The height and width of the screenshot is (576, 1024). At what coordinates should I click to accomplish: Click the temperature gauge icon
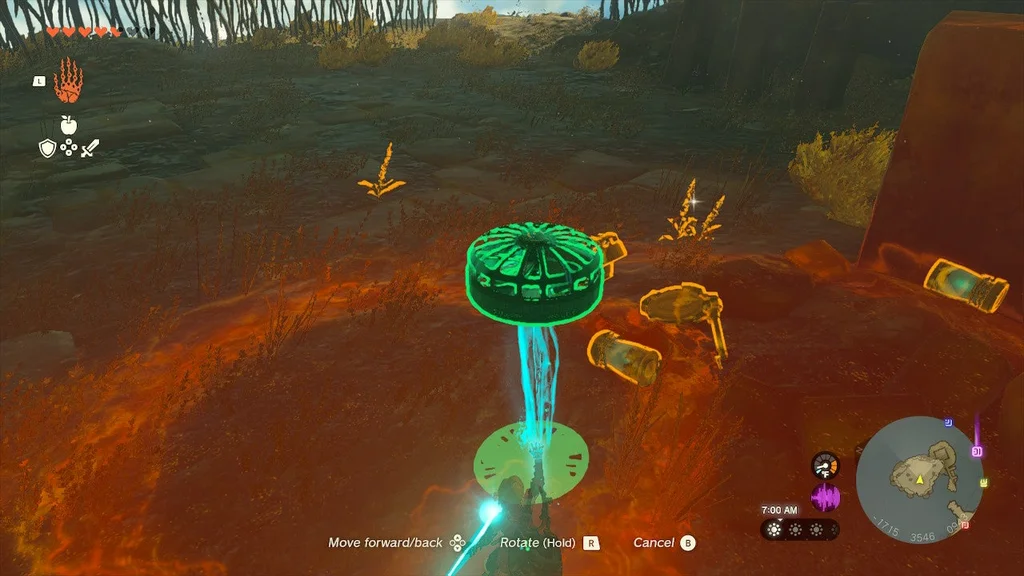pyautogui.click(x=825, y=465)
